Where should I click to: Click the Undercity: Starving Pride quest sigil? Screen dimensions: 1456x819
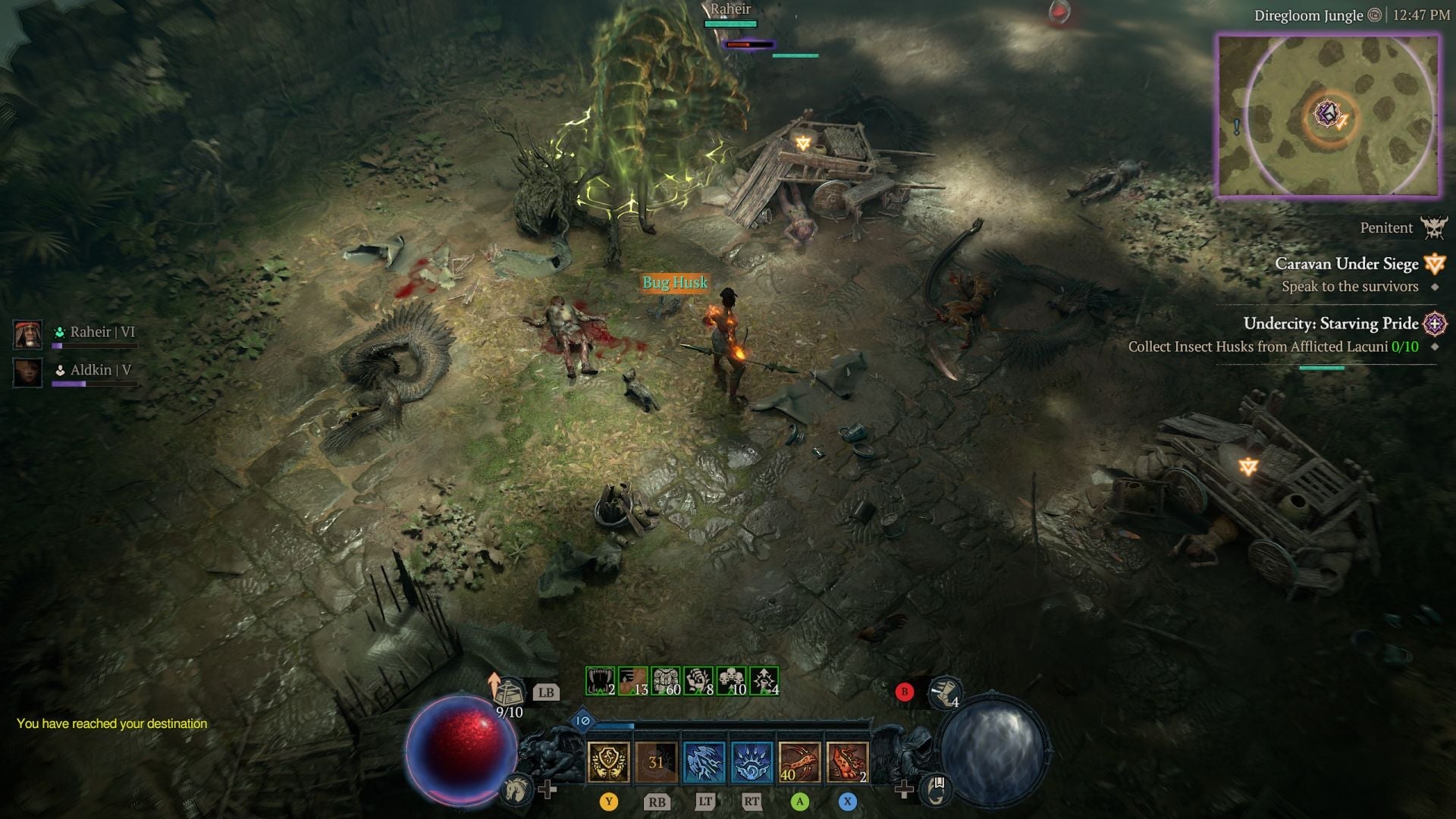pos(1435,323)
